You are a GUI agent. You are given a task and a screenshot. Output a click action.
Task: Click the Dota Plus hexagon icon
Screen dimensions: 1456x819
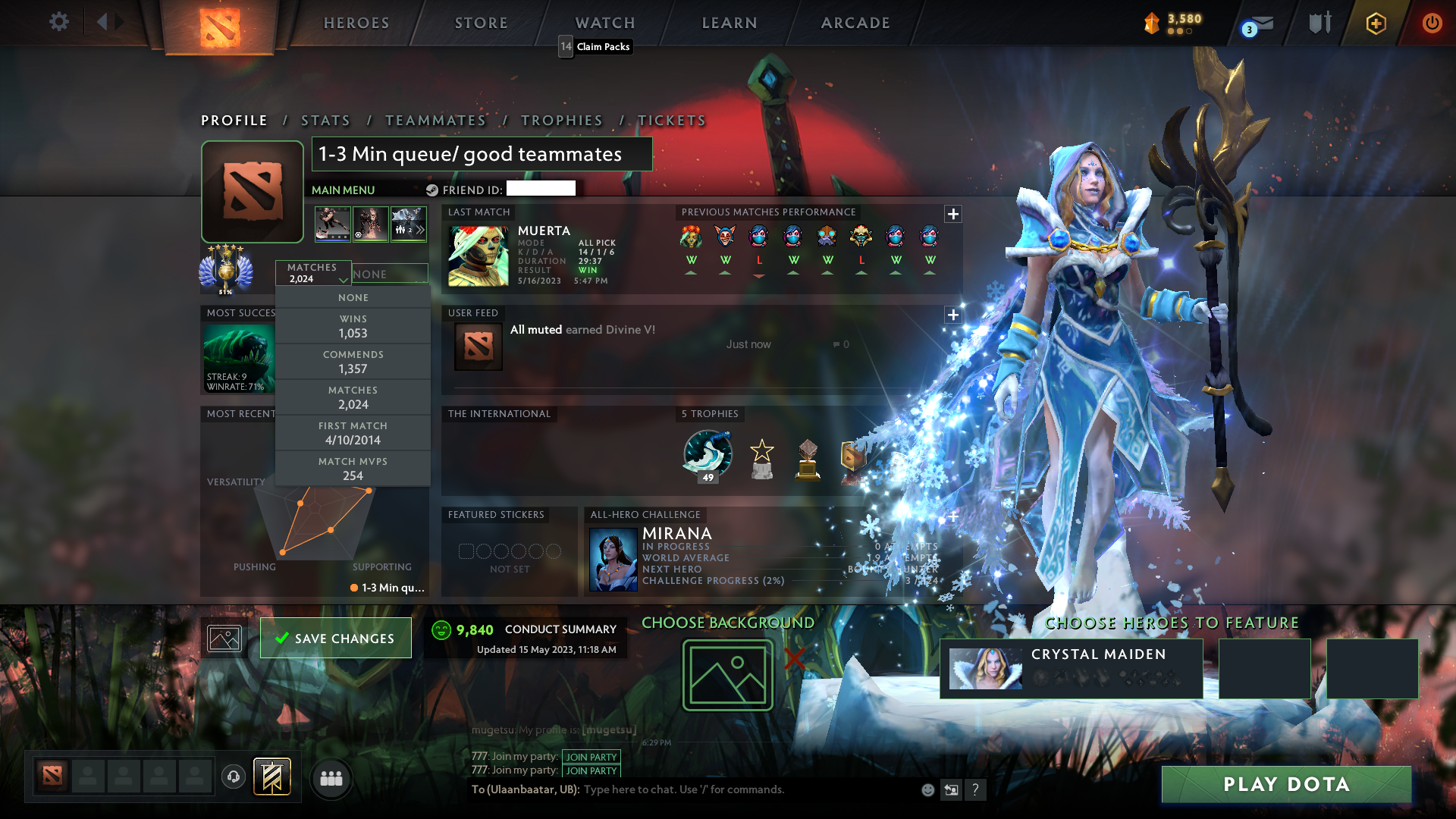pos(1376,24)
